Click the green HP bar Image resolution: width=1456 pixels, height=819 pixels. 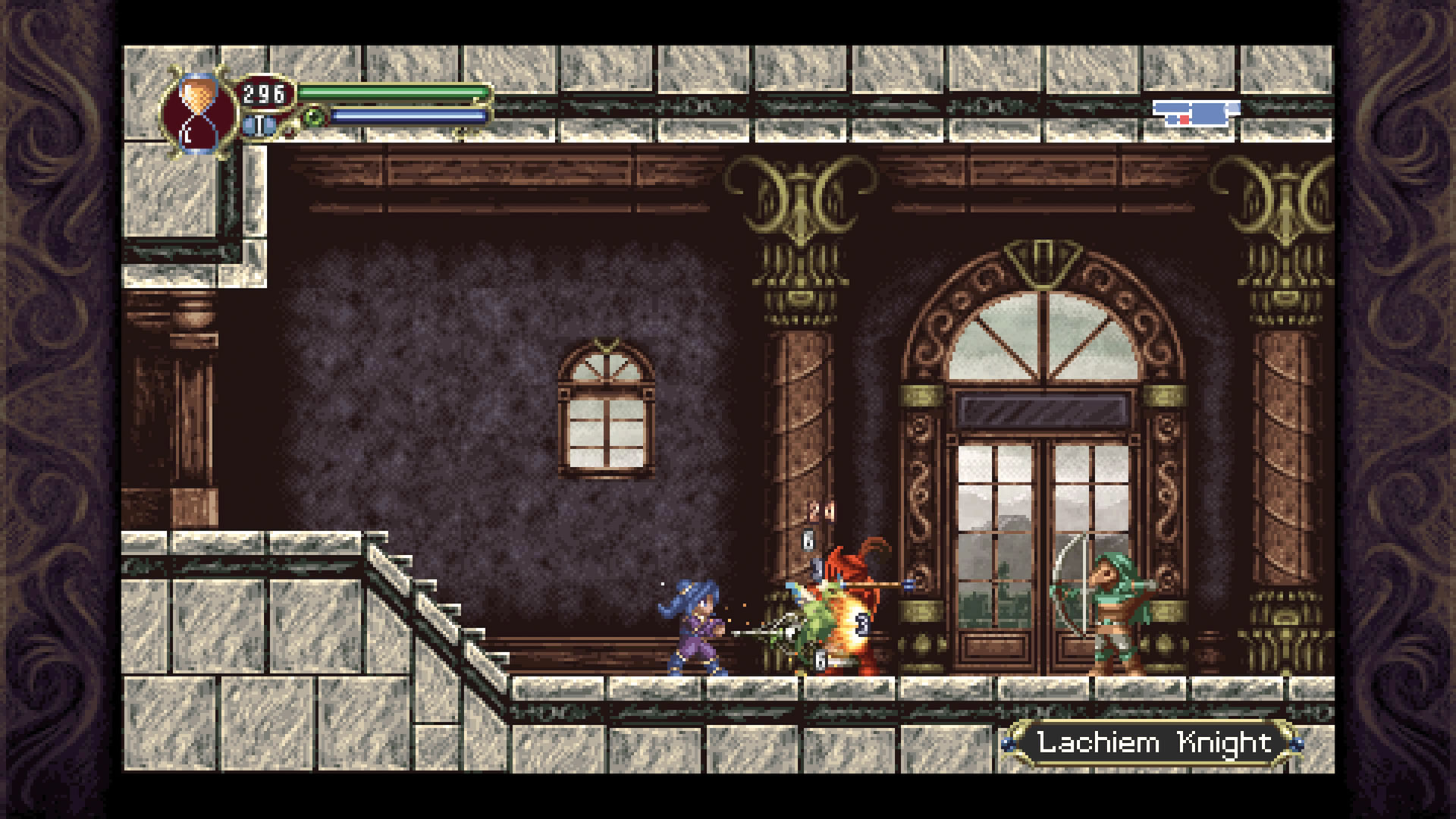pos(394,93)
